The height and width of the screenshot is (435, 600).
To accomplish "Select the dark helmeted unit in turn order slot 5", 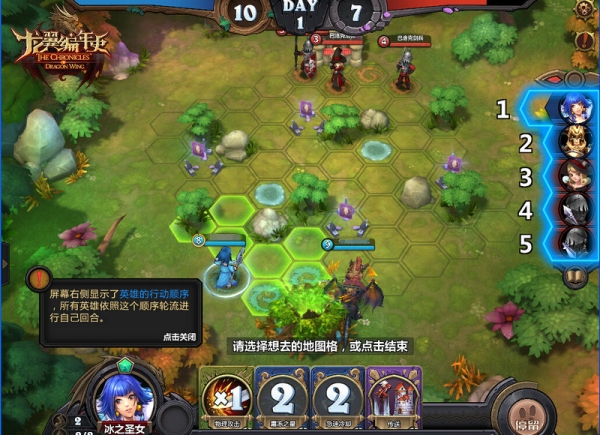I will [573, 243].
